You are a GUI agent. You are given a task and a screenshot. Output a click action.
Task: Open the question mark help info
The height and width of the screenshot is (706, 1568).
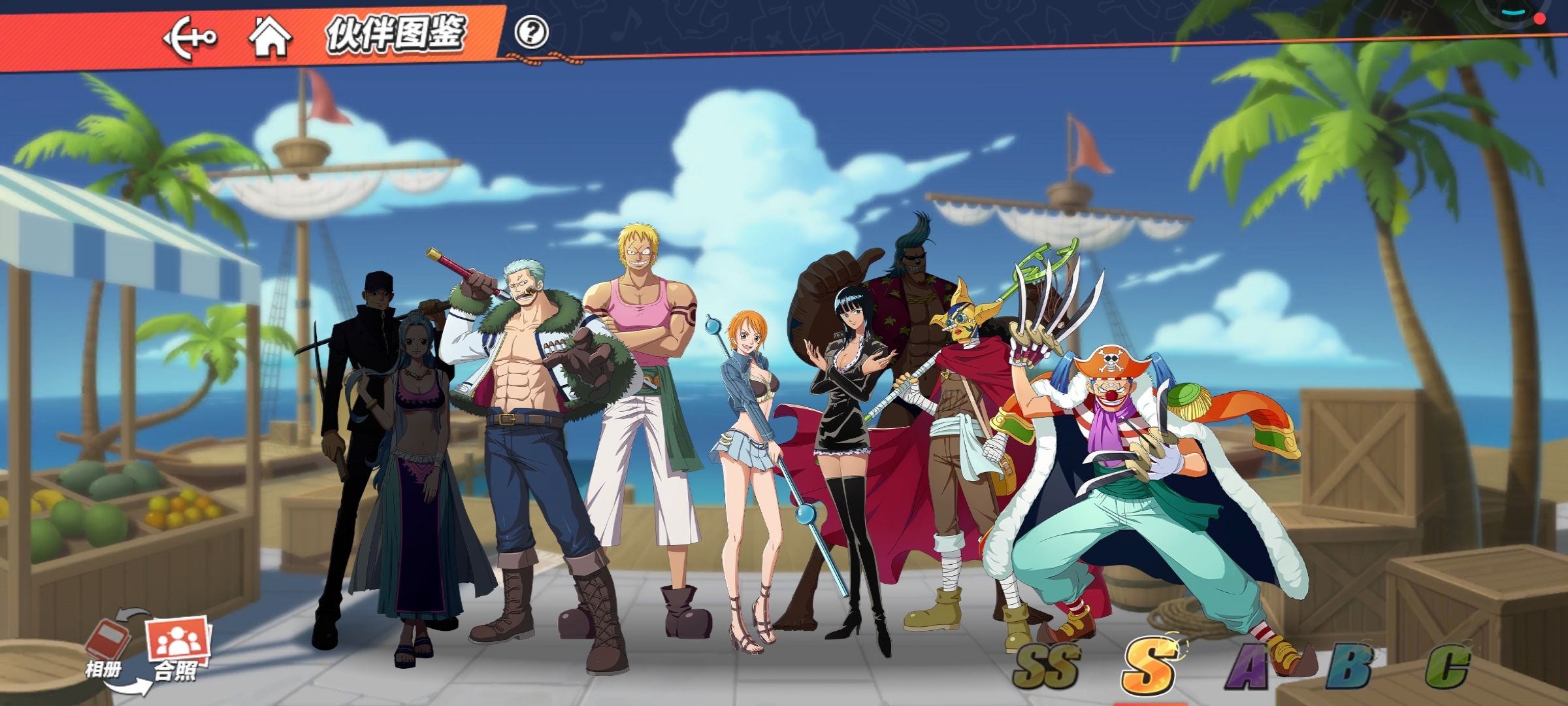[531, 32]
